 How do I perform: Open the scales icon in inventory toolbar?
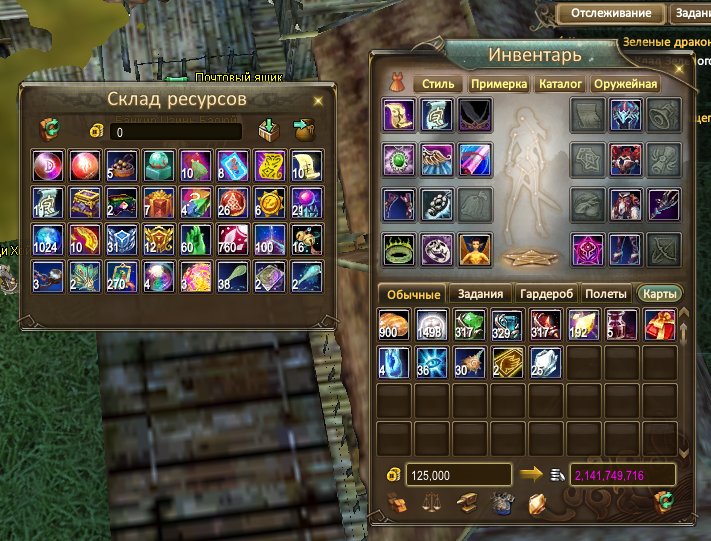coord(429,503)
